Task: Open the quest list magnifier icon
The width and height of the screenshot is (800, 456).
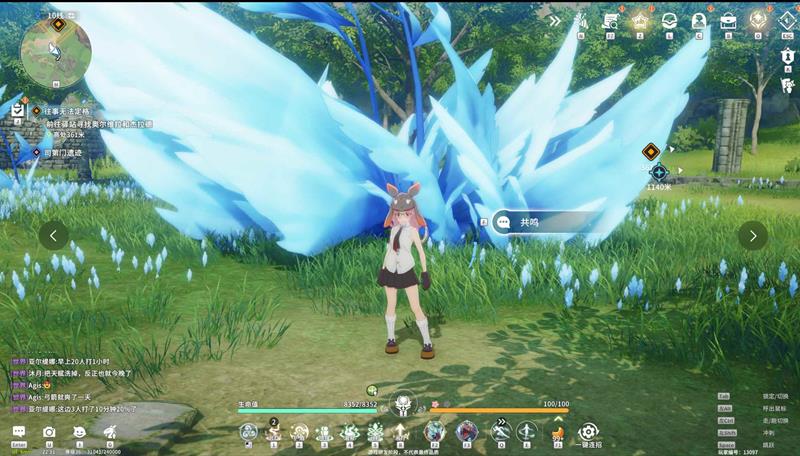Action: click(x=610, y=20)
